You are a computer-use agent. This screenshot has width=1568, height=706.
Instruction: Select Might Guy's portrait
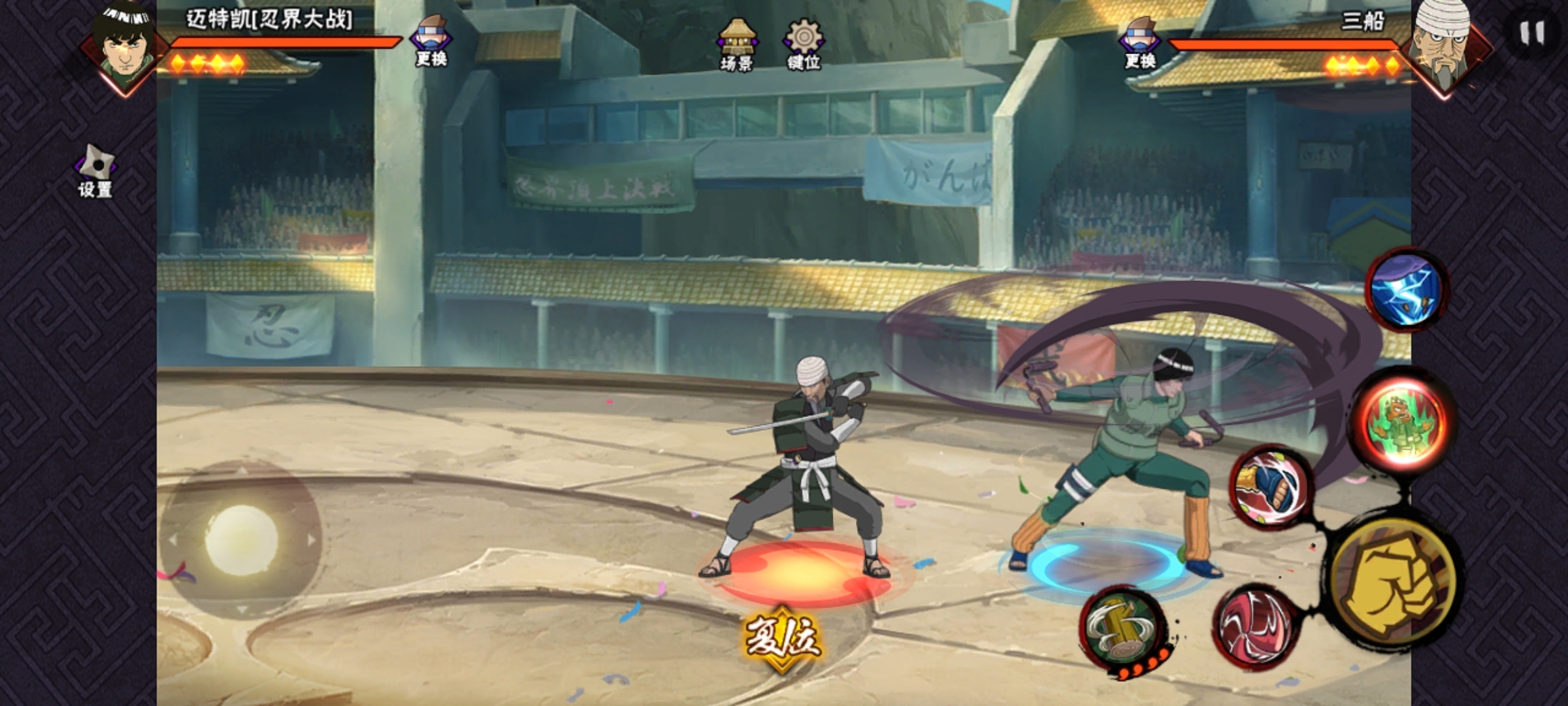pyautogui.click(x=123, y=44)
